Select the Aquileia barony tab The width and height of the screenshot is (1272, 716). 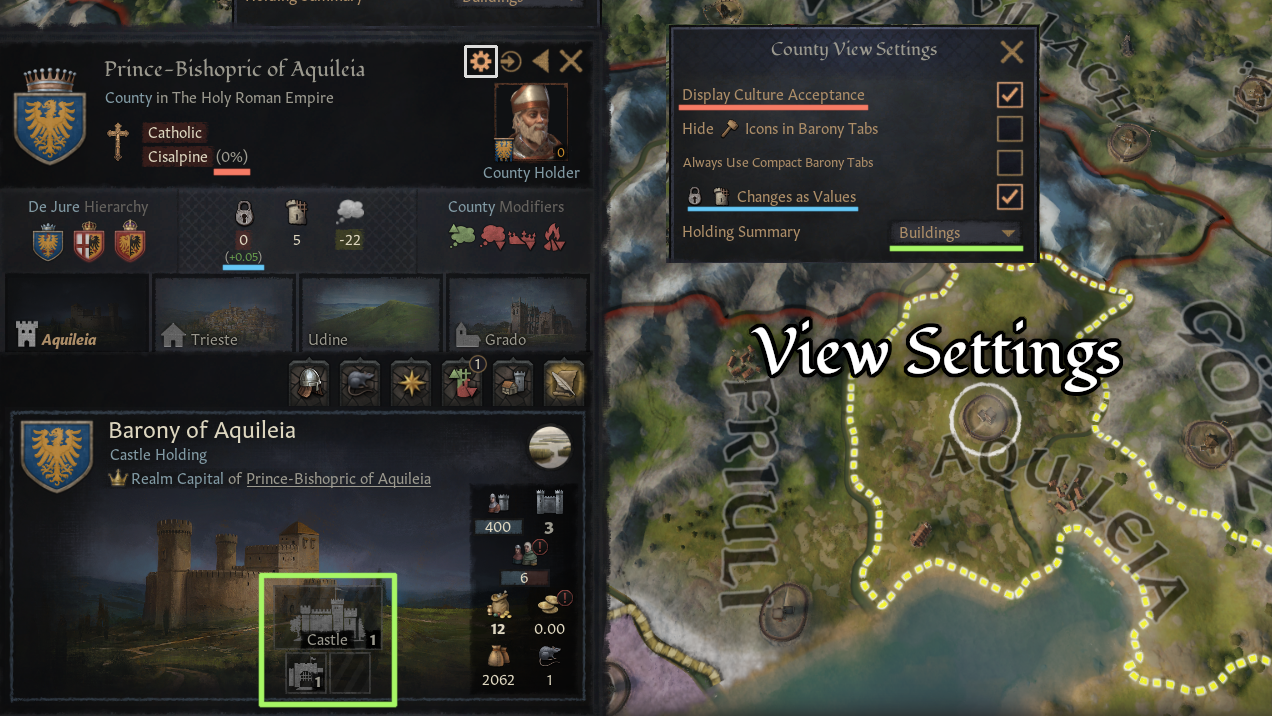tap(76, 312)
